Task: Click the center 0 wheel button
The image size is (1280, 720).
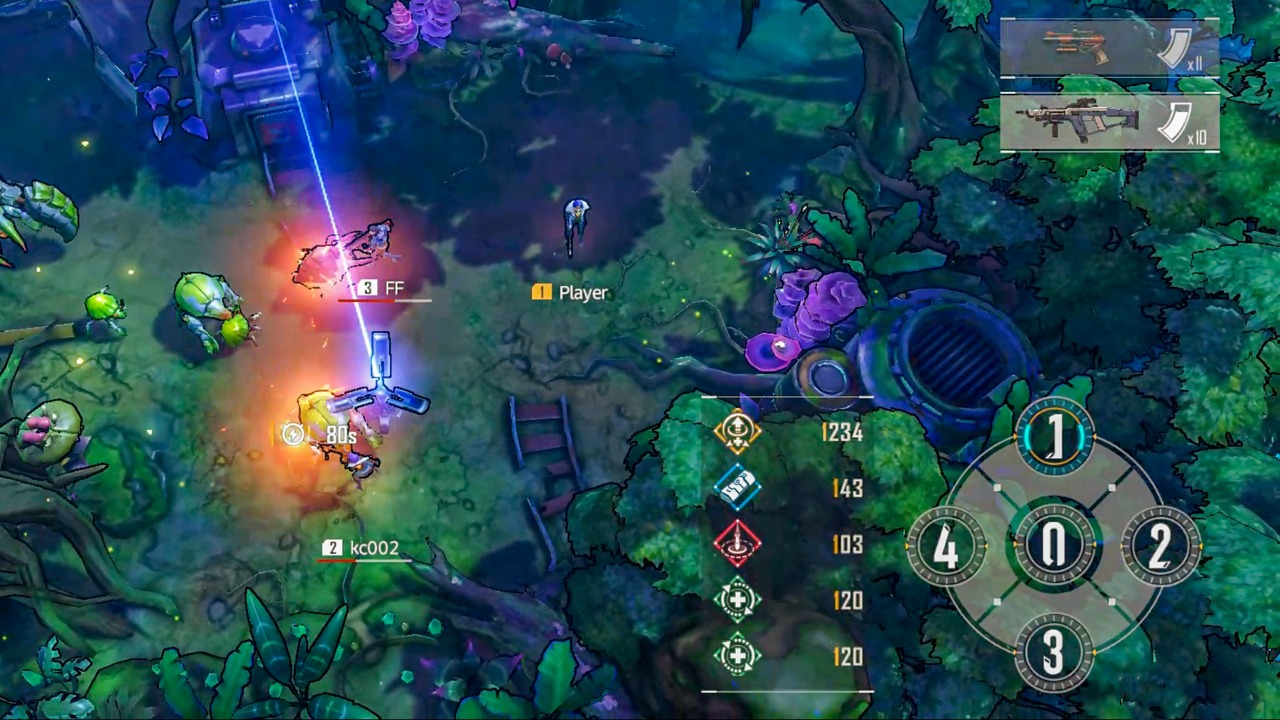Action: click(x=1054, y=546)
